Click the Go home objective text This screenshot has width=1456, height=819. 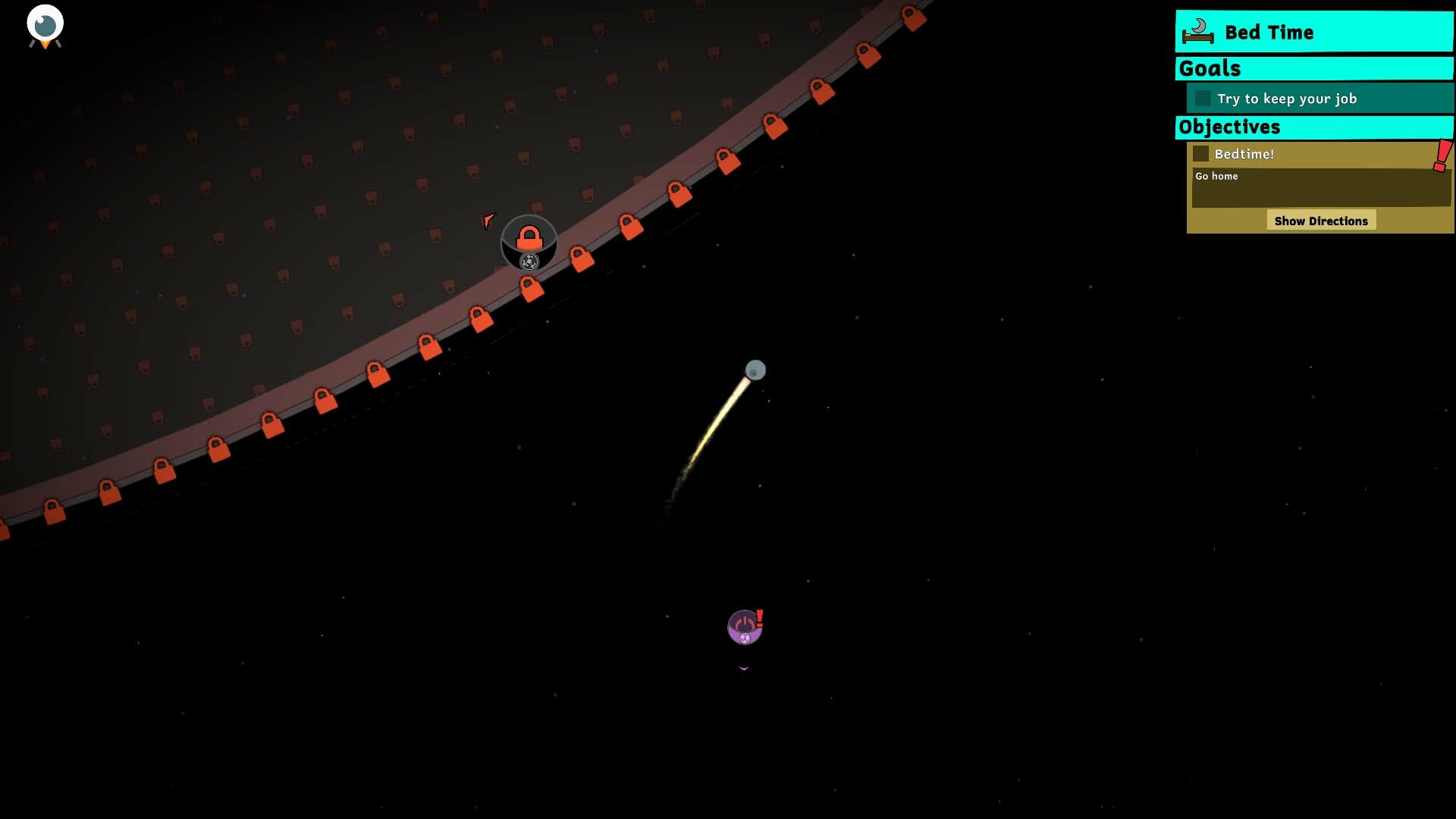click(x=1215, y=176)
